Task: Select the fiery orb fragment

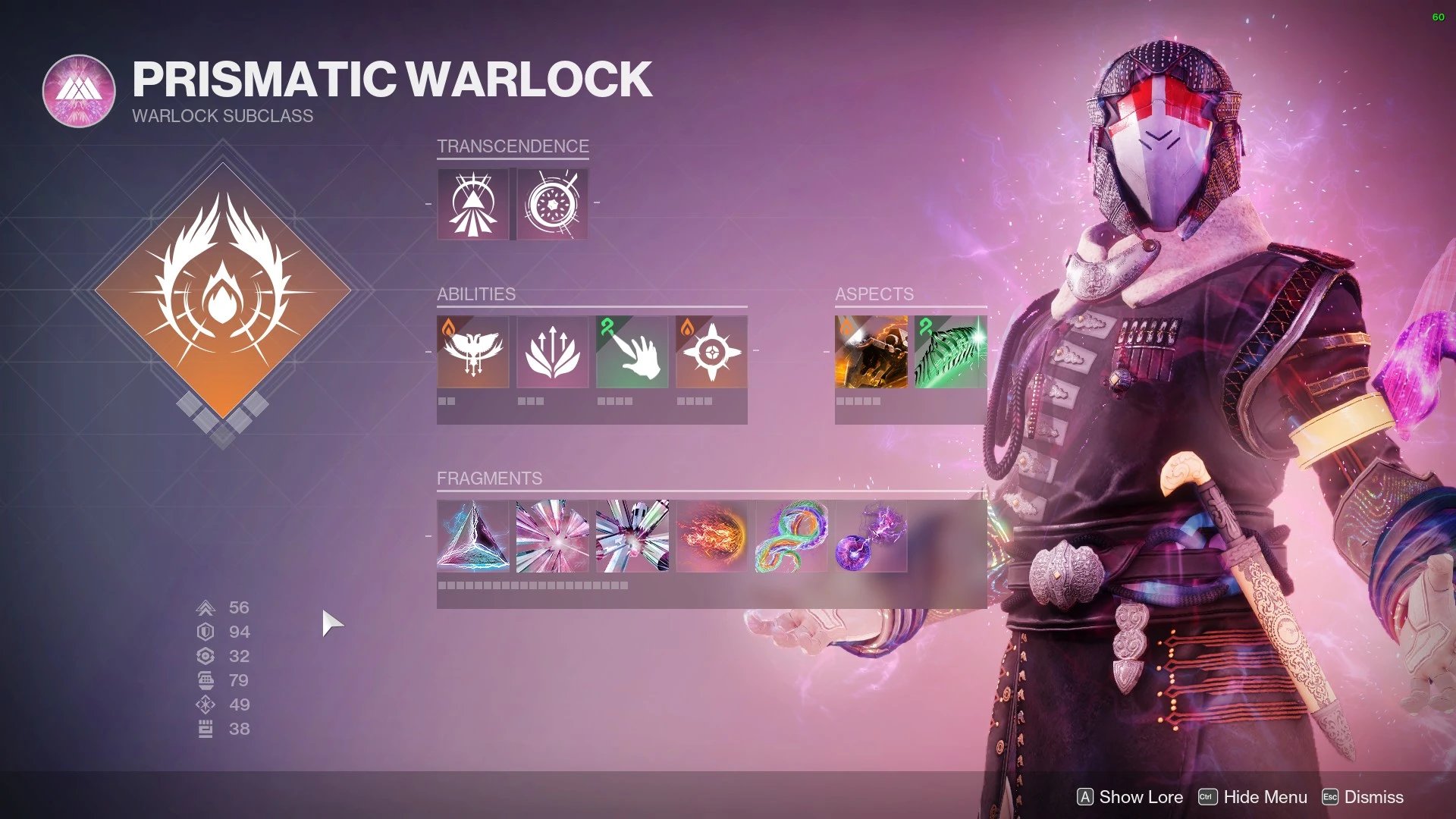Action: [x=711, y=536]
